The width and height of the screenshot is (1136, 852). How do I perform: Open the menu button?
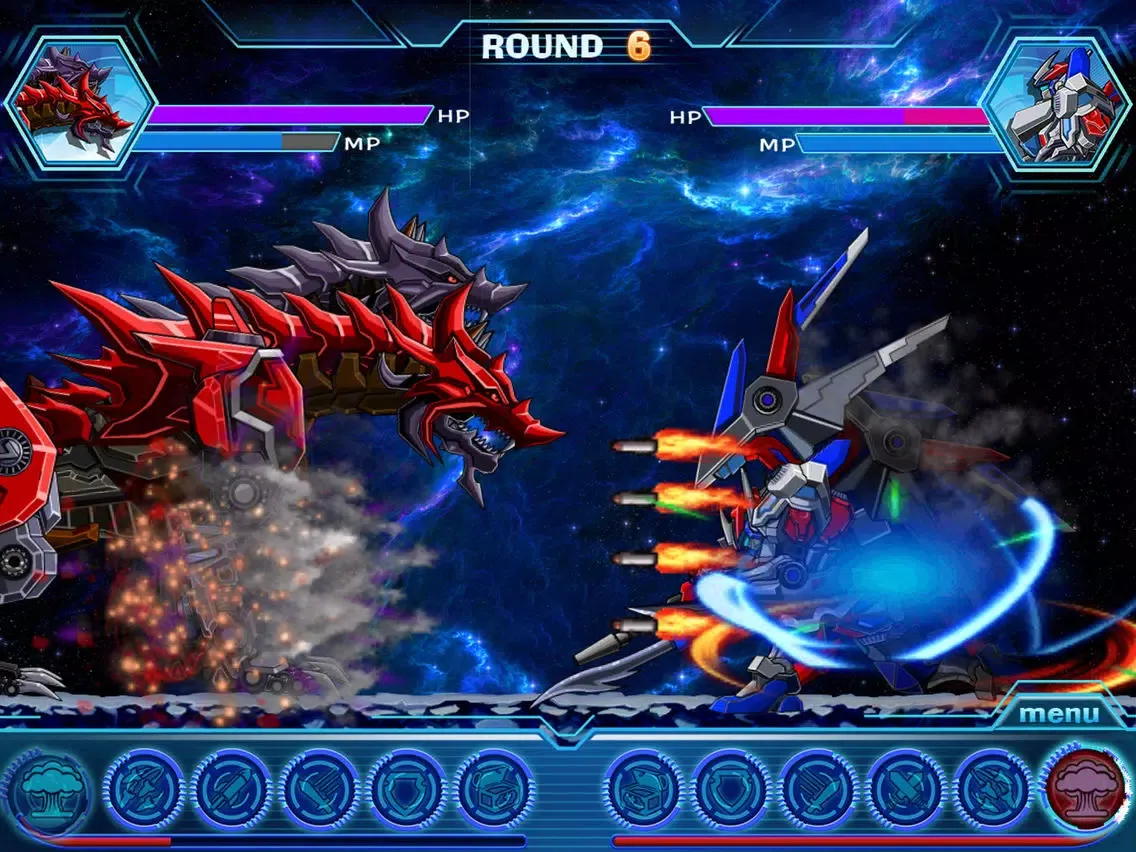1058,714
